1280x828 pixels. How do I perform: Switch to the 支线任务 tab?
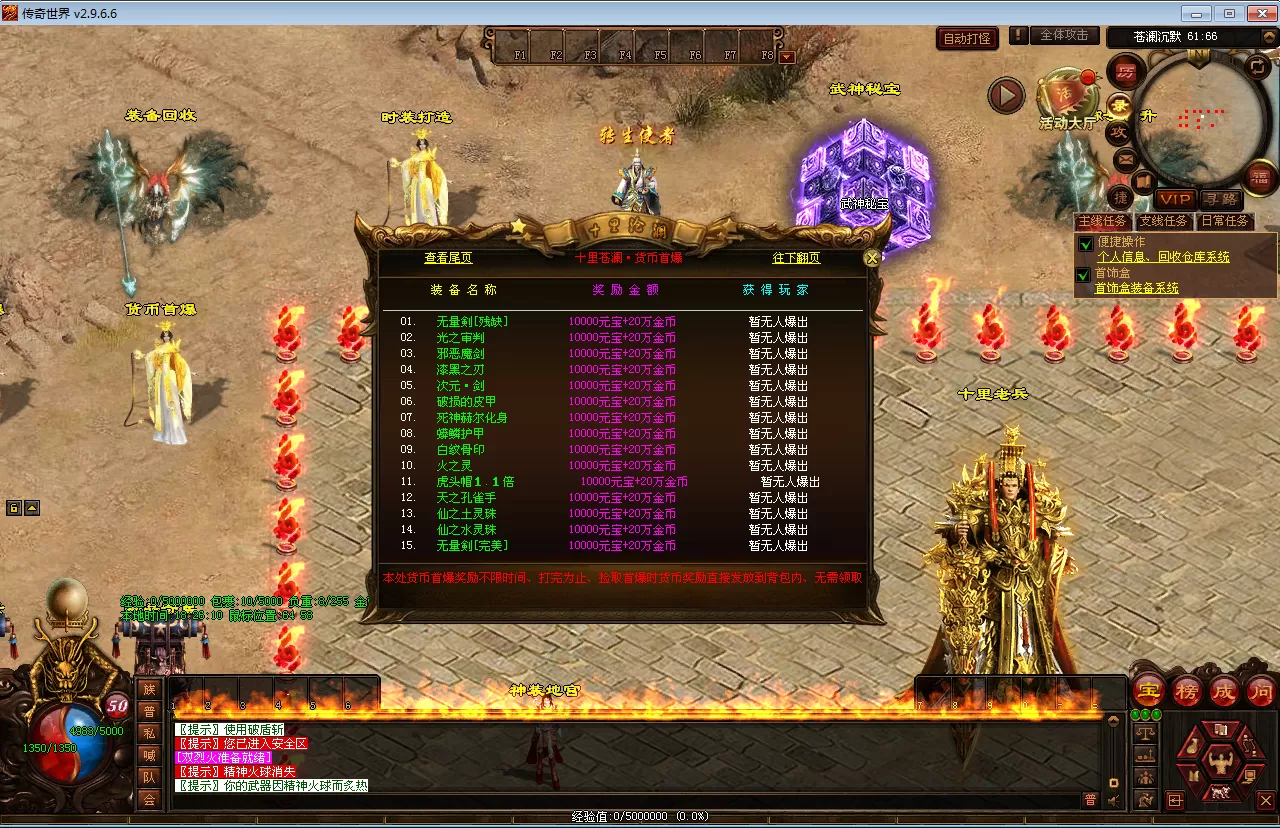(1164, 221)
